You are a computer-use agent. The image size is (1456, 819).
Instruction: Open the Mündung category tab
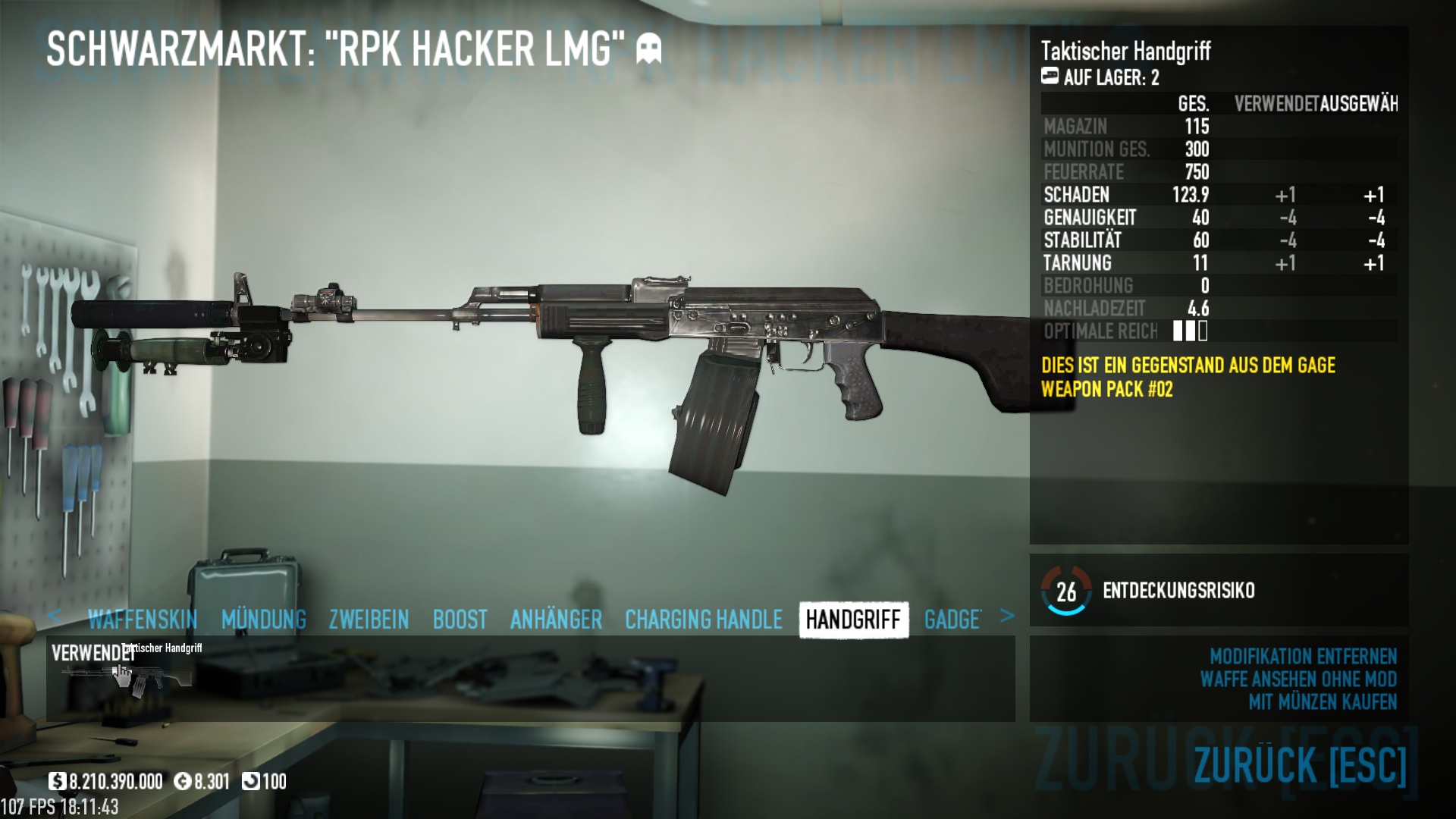264,620
